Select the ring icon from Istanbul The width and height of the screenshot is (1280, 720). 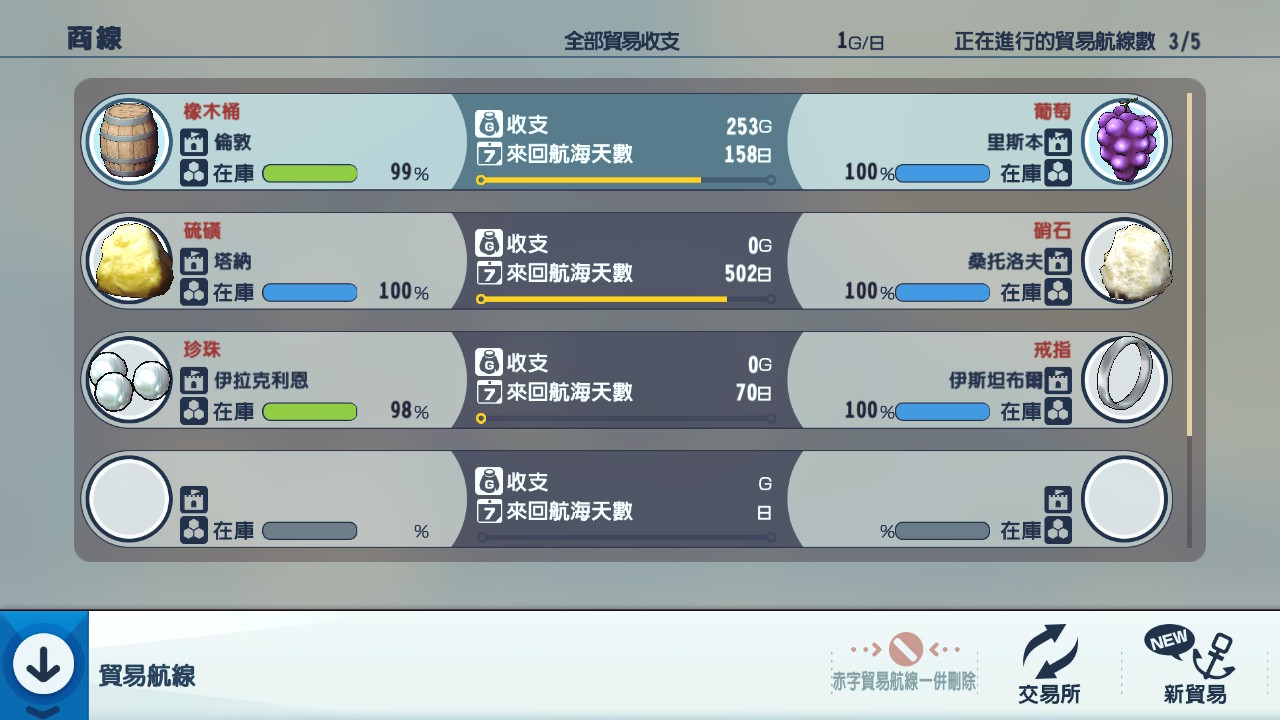point(1126,380)
